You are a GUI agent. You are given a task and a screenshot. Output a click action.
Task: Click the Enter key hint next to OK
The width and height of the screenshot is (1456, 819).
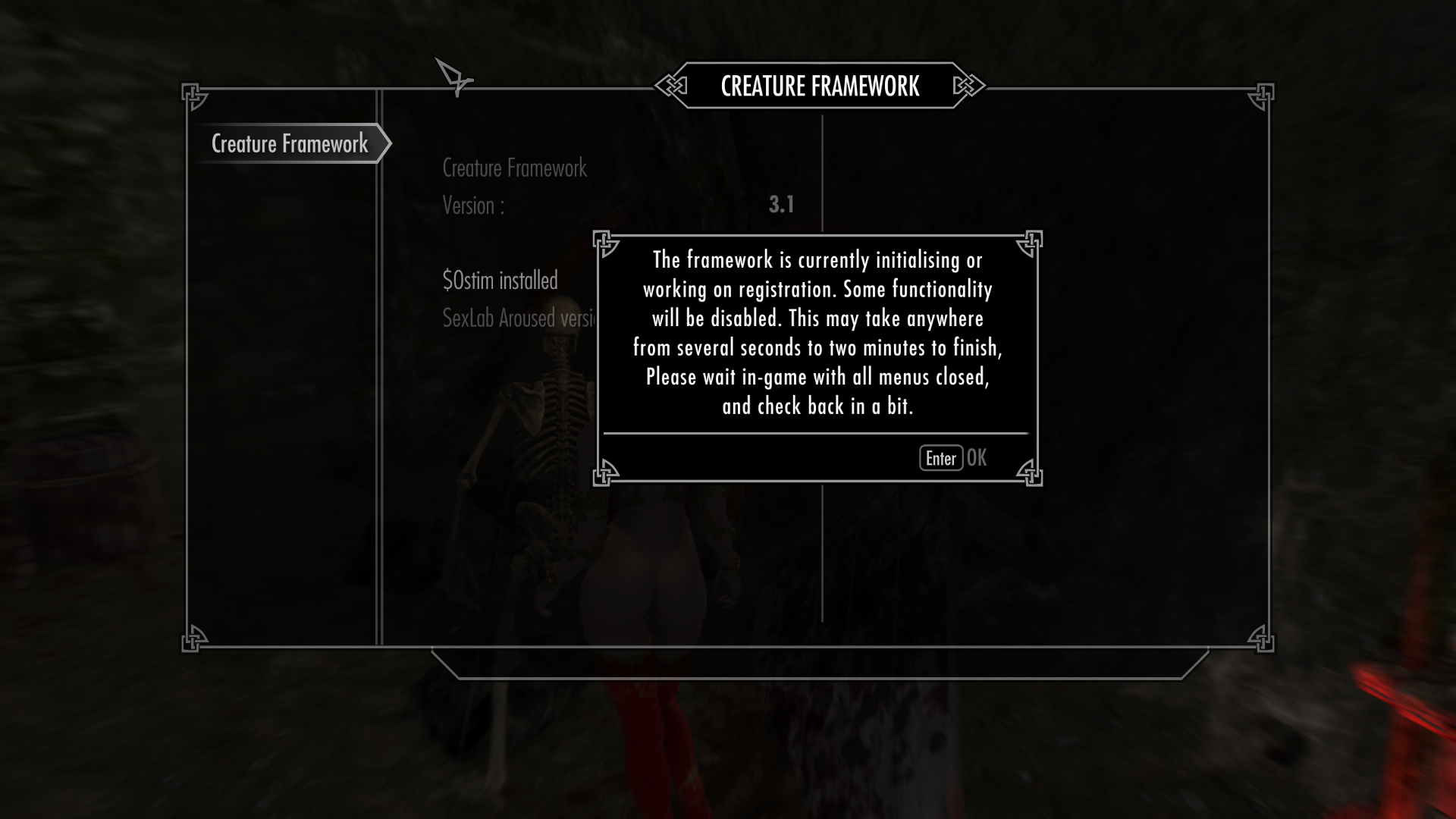[940, 458]
